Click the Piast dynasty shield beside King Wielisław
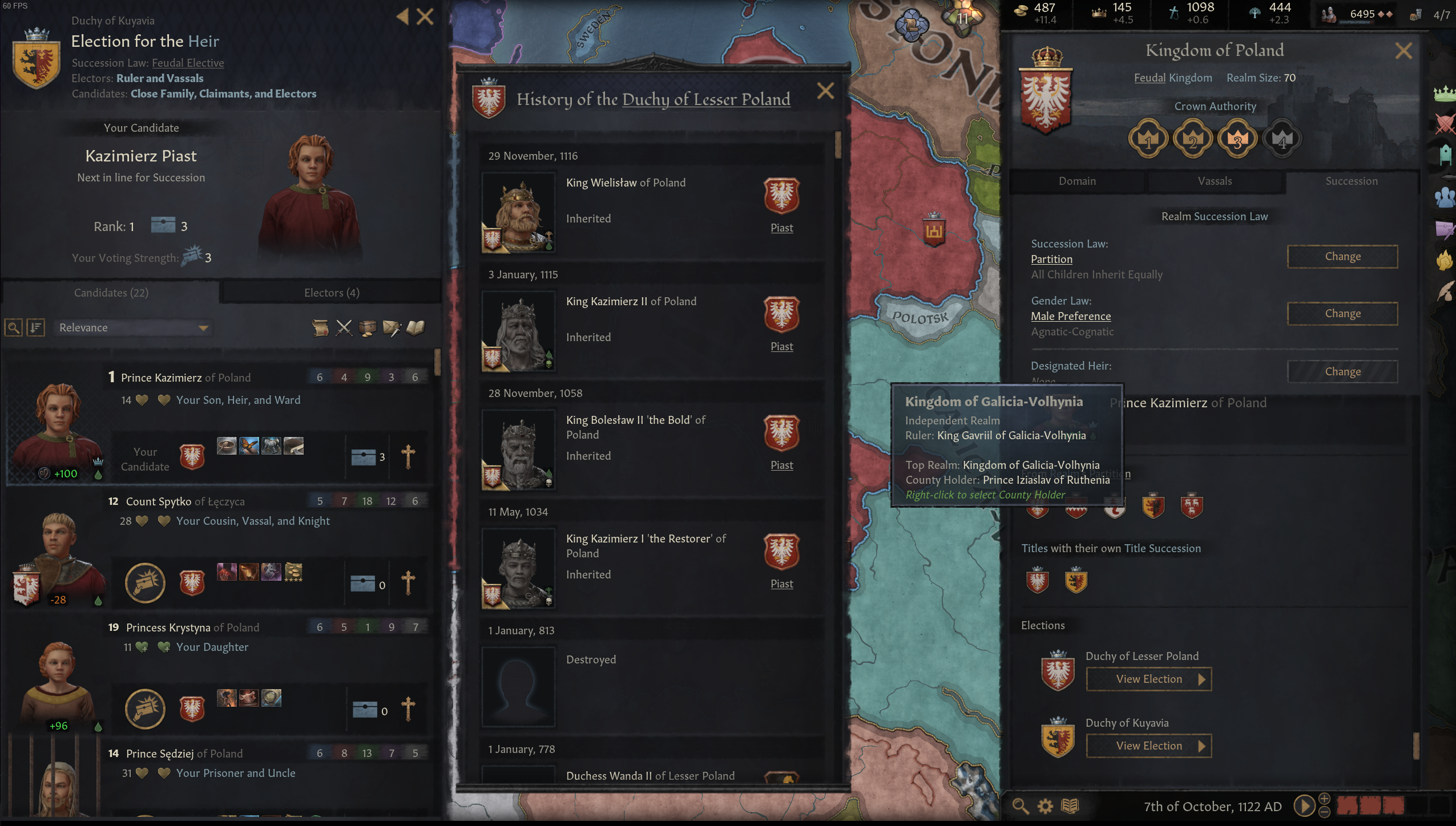The width and height of the screenshot is (1456, 826). (782, 200)
